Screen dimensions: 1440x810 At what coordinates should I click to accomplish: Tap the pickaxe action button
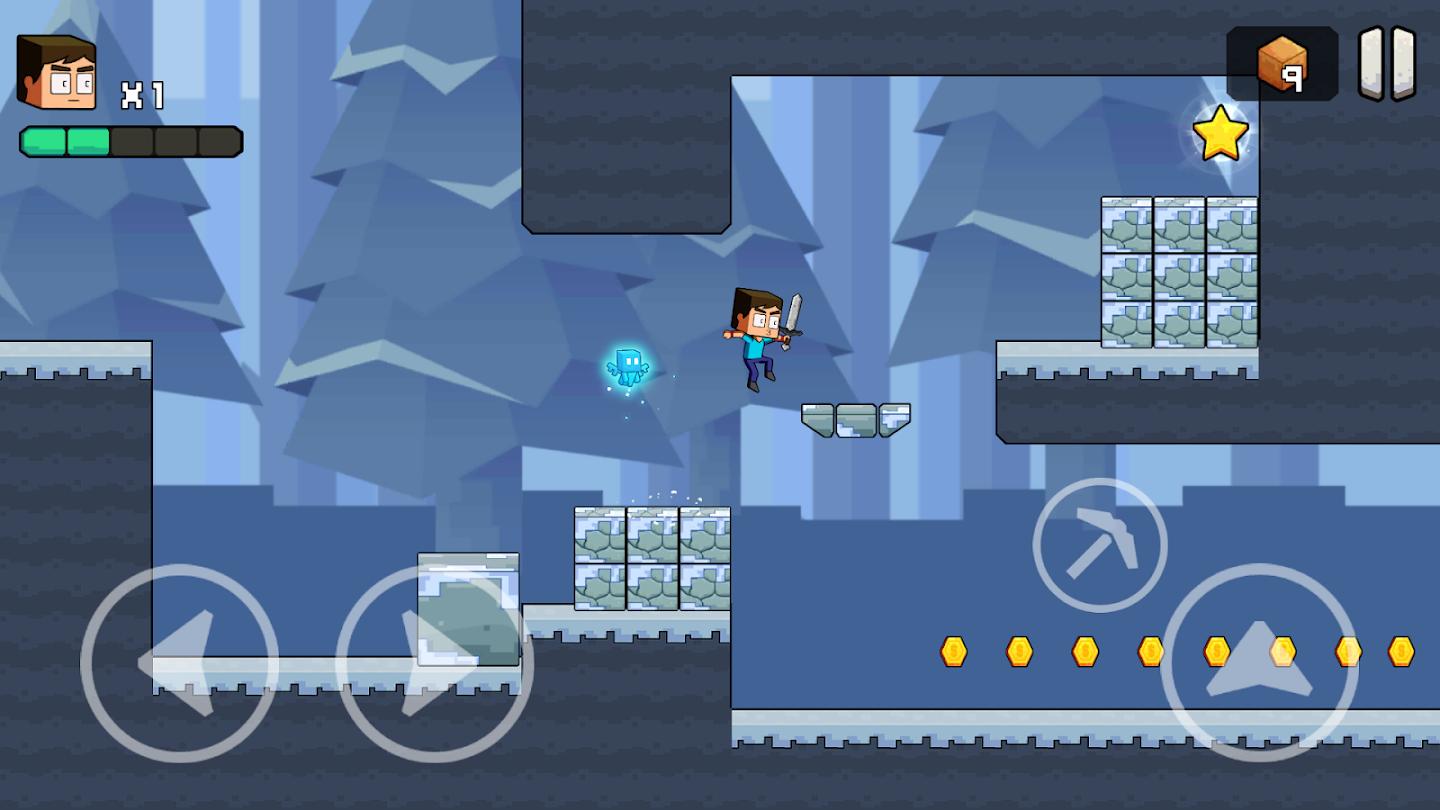(x=1098, y=543)
